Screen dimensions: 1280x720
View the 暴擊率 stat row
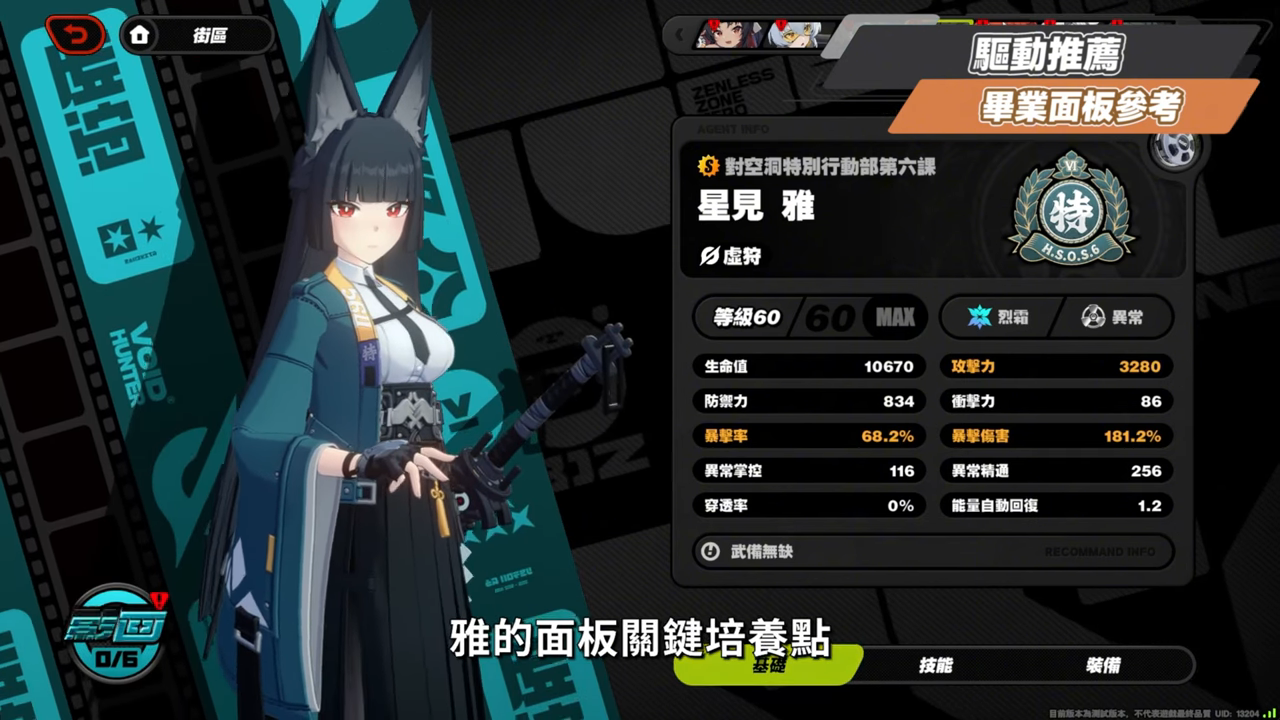(x=809, y=436)
